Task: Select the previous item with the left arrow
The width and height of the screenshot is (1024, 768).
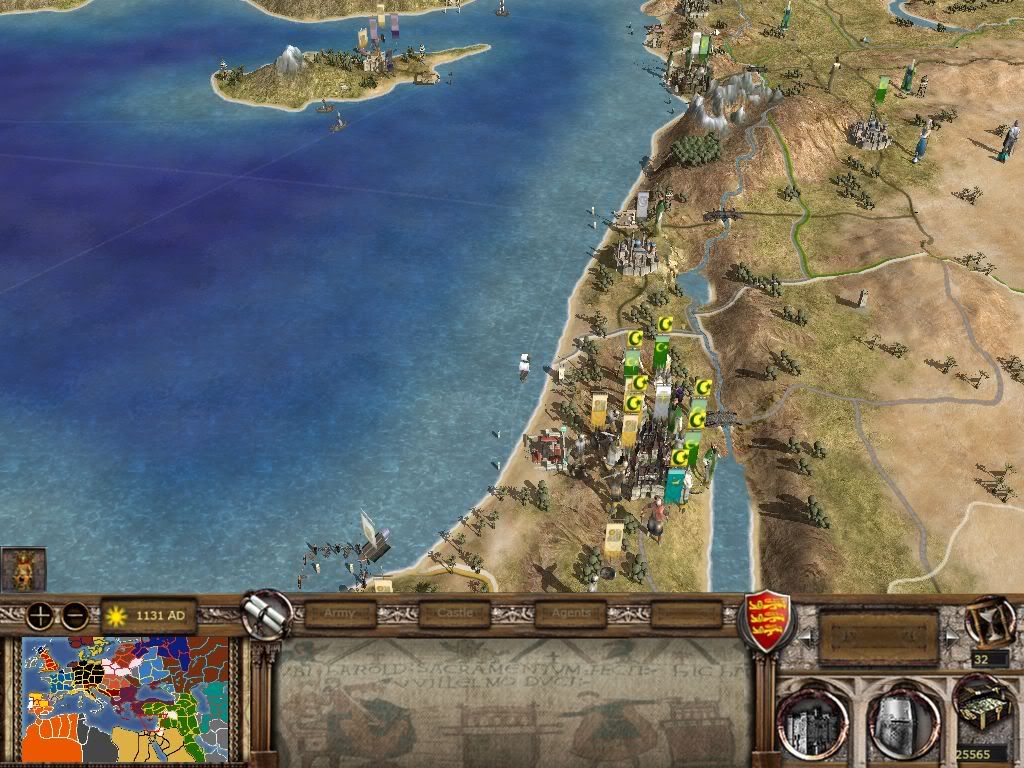Action: point(802,637)
